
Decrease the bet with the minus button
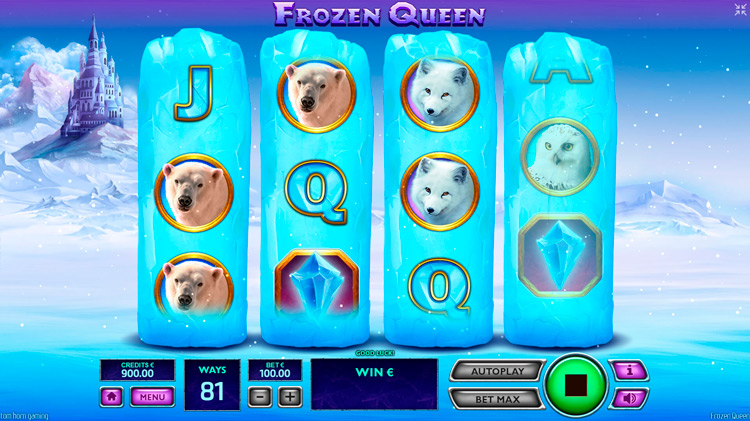[x=261, y=396]
